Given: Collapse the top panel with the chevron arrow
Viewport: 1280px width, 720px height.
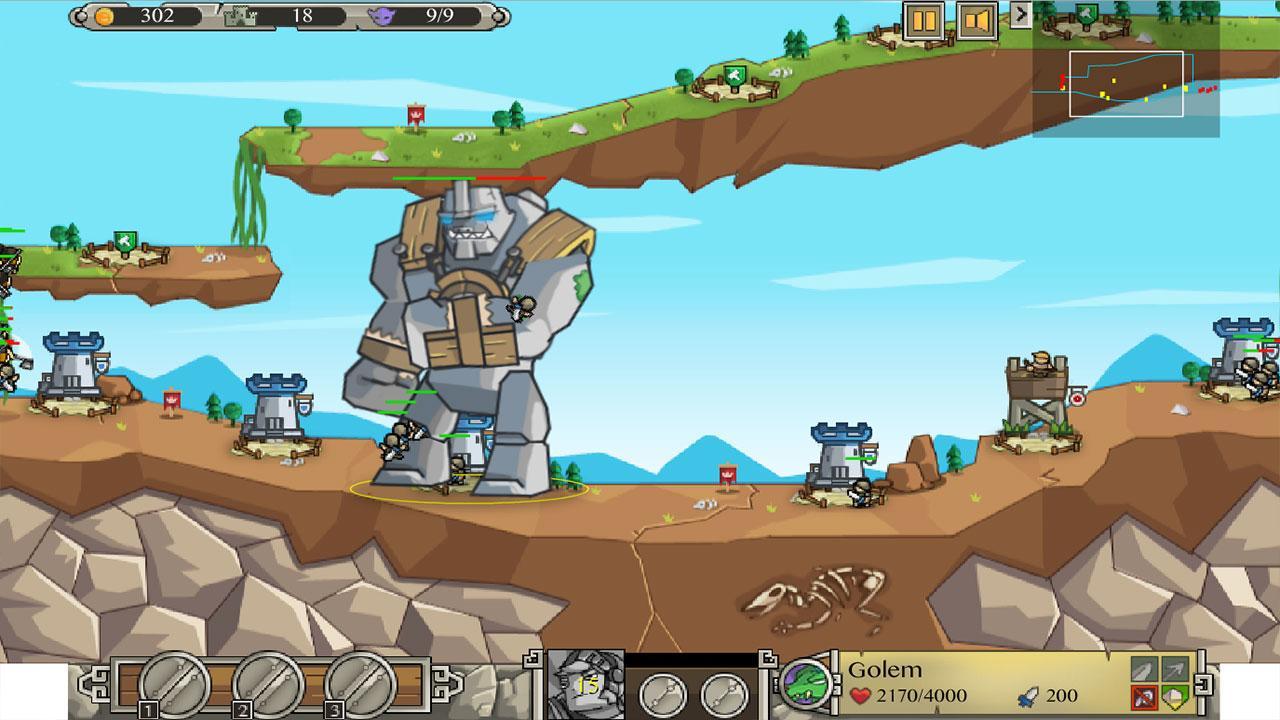Looking at the screenshot, I should pyautogui.click(x=1020, y=15).
